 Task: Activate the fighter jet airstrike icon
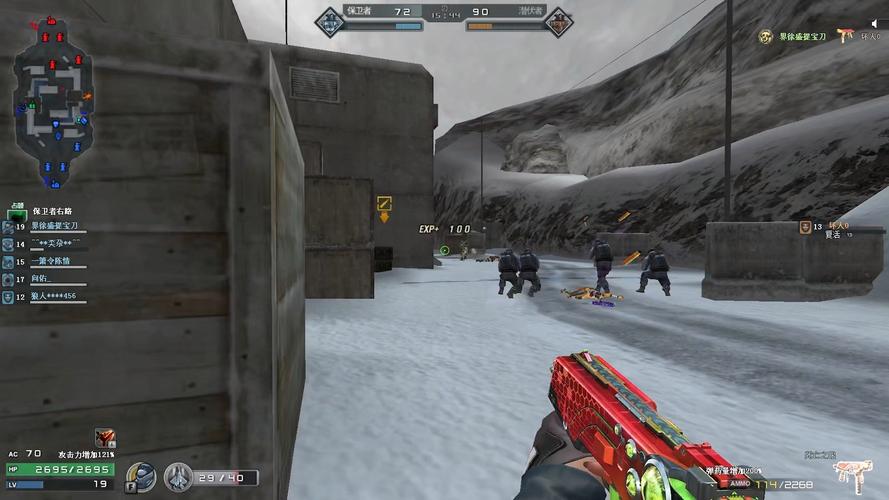(178, 477)
